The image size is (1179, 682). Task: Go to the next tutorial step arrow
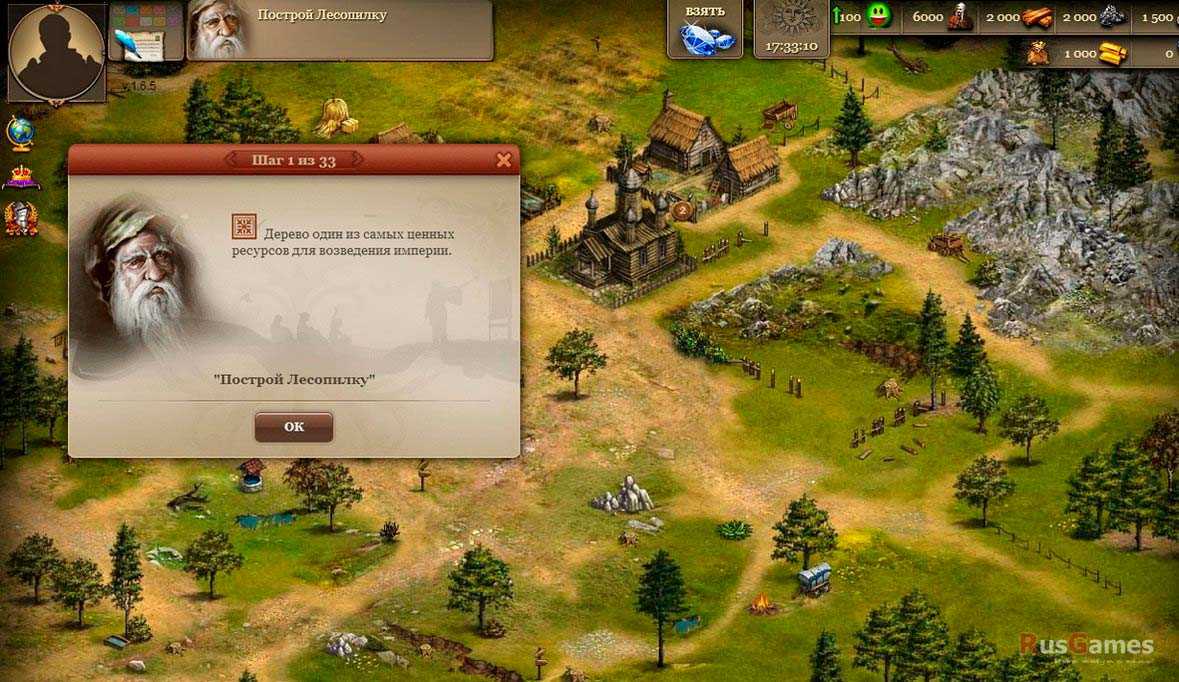coord(358,160)
